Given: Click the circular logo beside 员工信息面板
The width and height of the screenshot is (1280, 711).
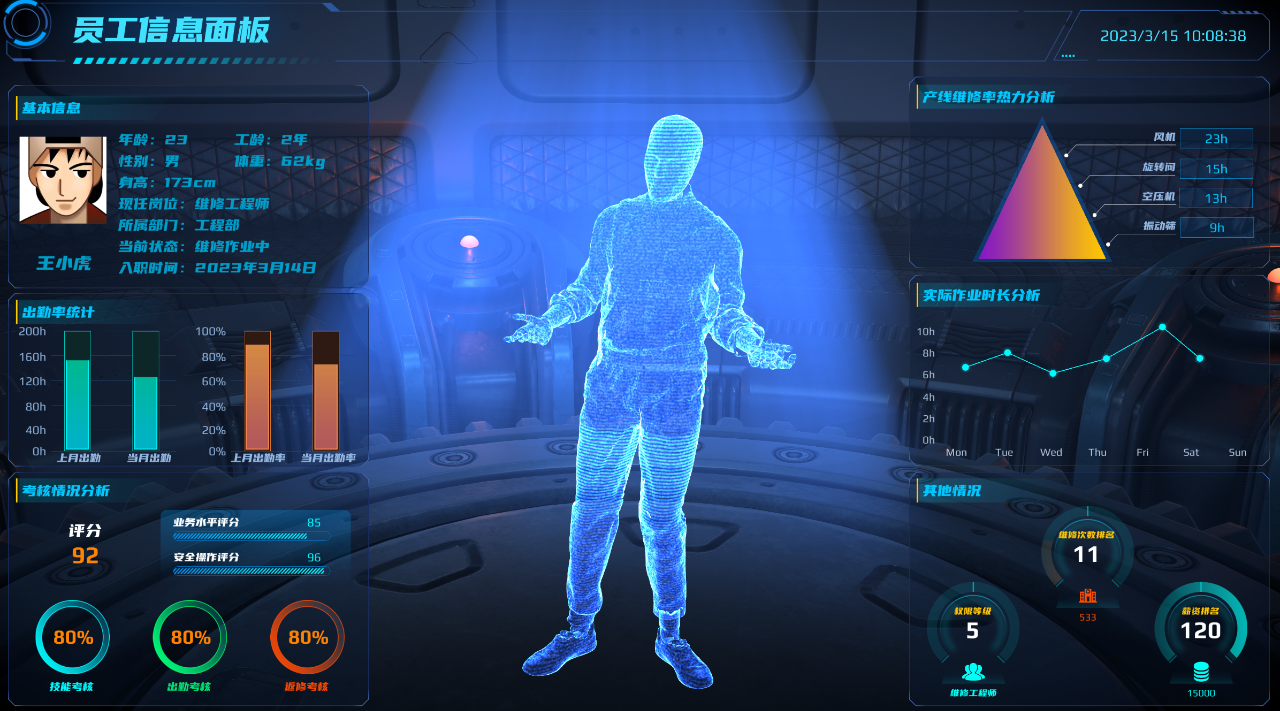Looking at the screenshot, I should pyautogui.click(x=27, y=24).
